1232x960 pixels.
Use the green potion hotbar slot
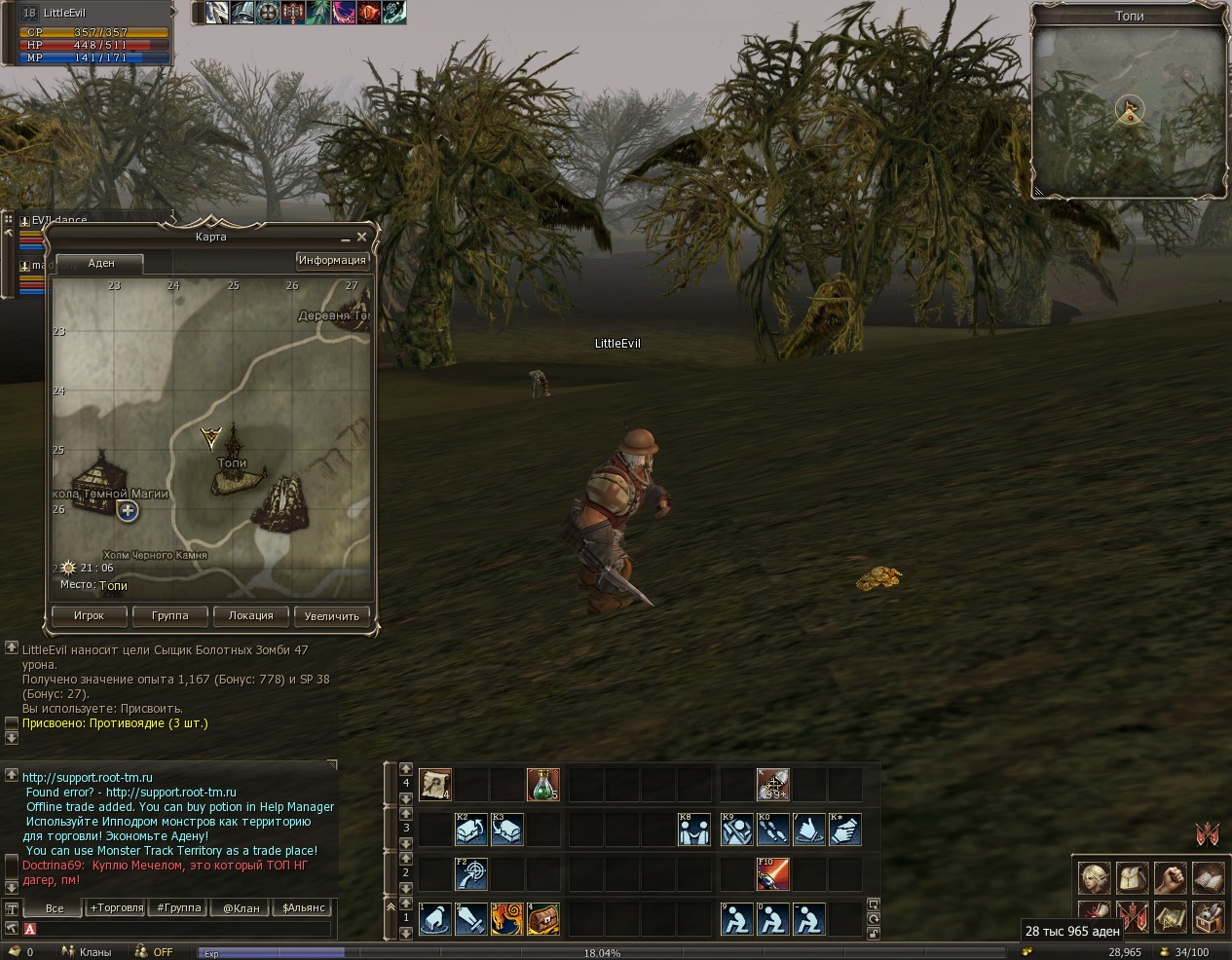pyautogui.click(x=542, y=784)
